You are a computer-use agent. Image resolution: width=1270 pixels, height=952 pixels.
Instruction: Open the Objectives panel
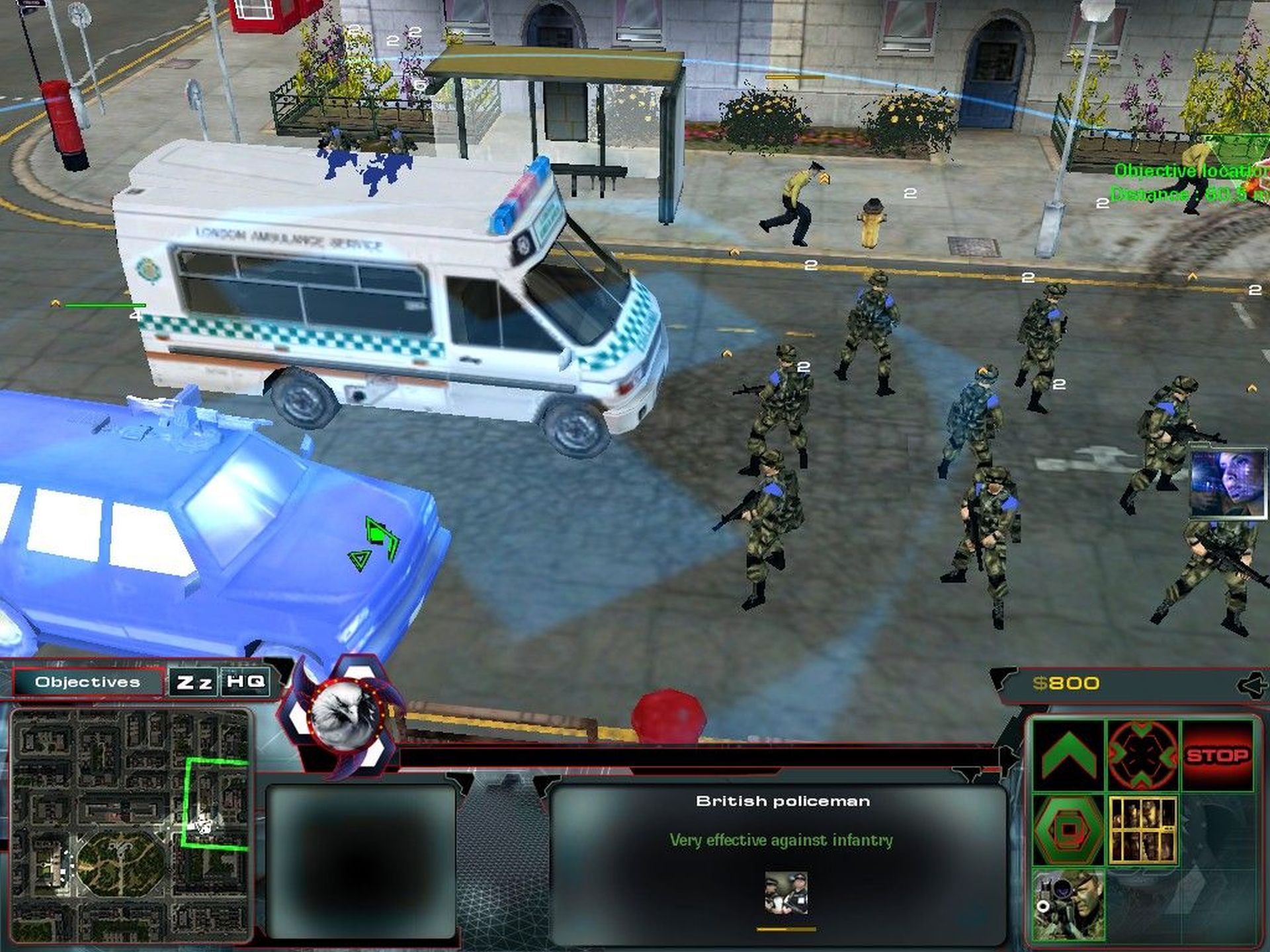coord(88,682)
